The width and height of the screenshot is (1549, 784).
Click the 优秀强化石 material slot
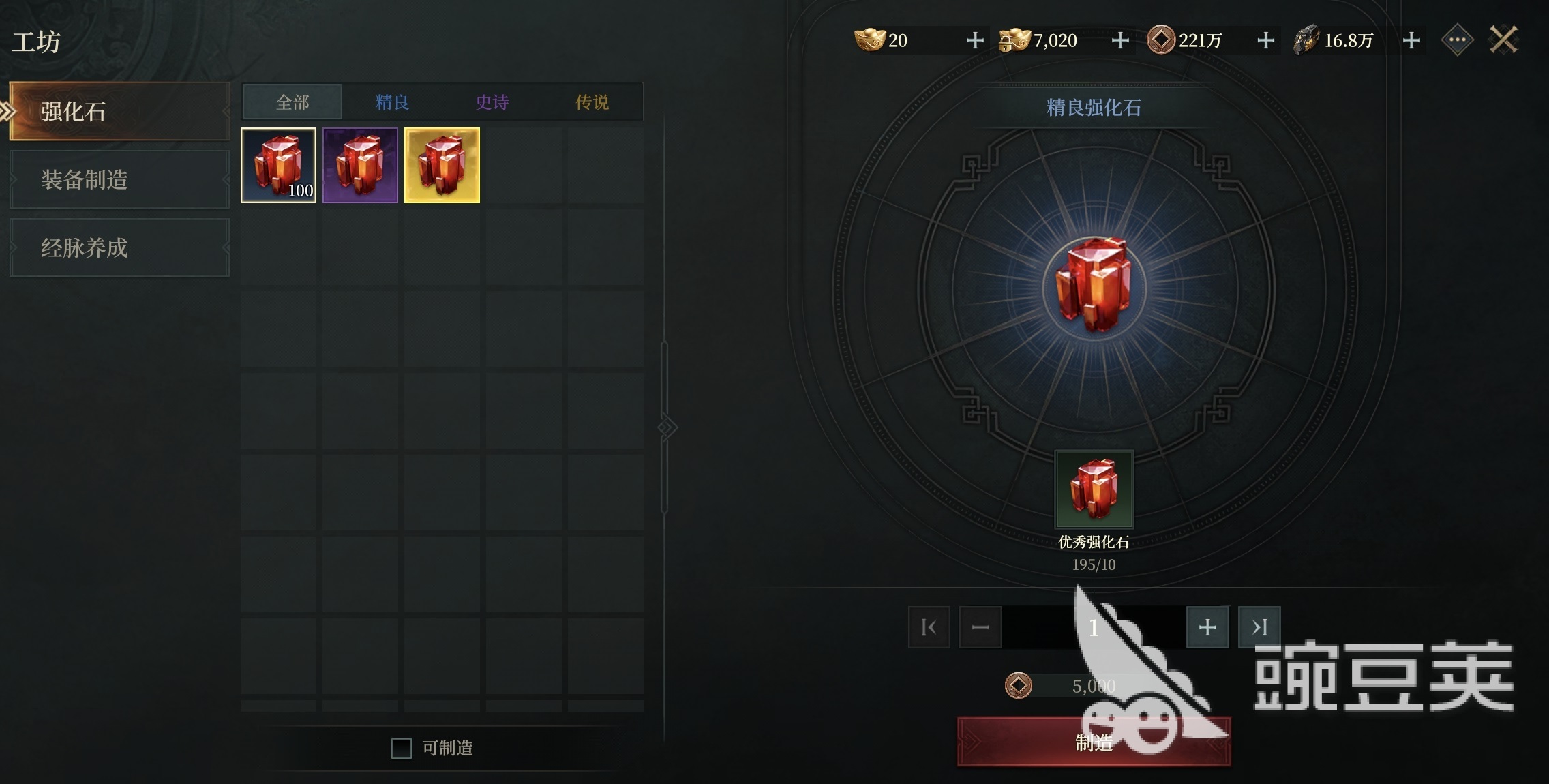click(x=1094, y=489)
